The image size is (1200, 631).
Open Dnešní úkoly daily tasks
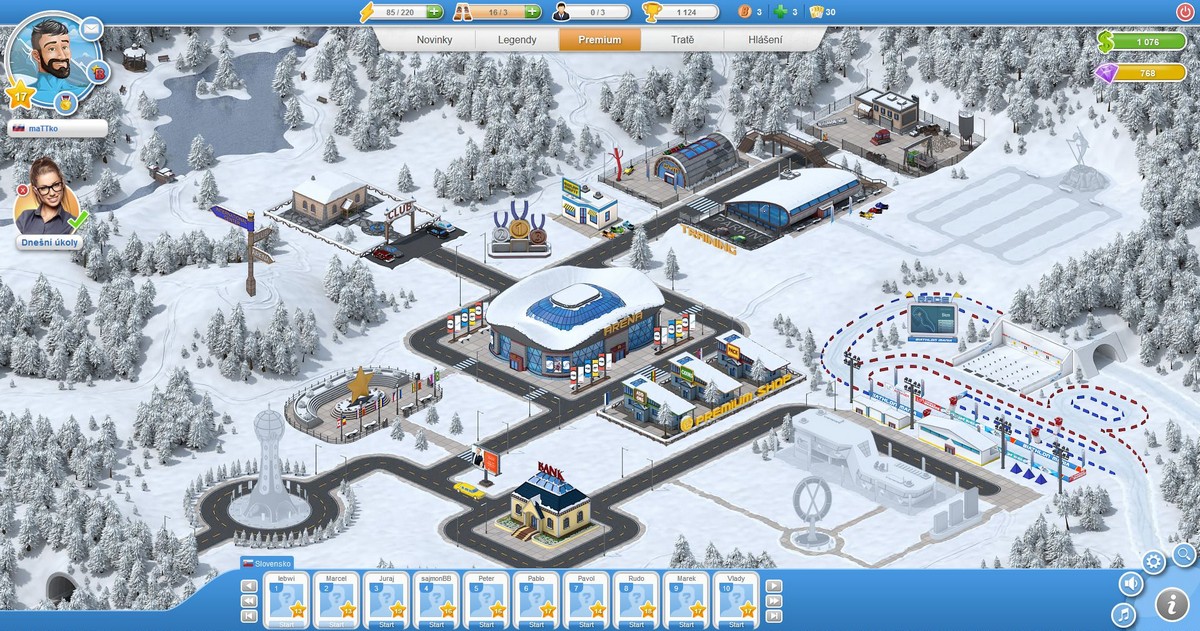(x=46, y=242)
